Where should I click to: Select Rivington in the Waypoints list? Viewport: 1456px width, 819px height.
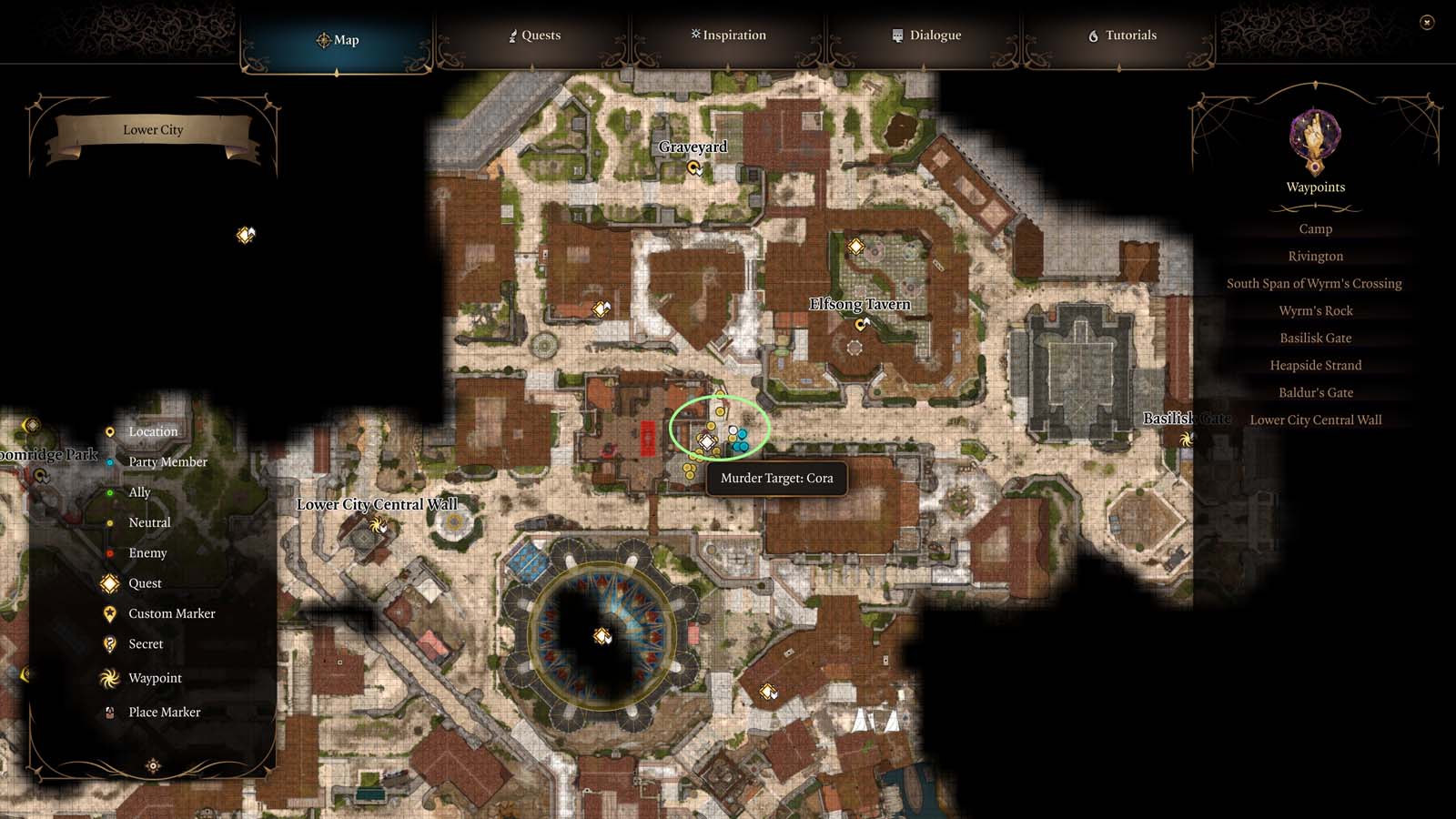pyautogui.click(x=1316, y=256)
